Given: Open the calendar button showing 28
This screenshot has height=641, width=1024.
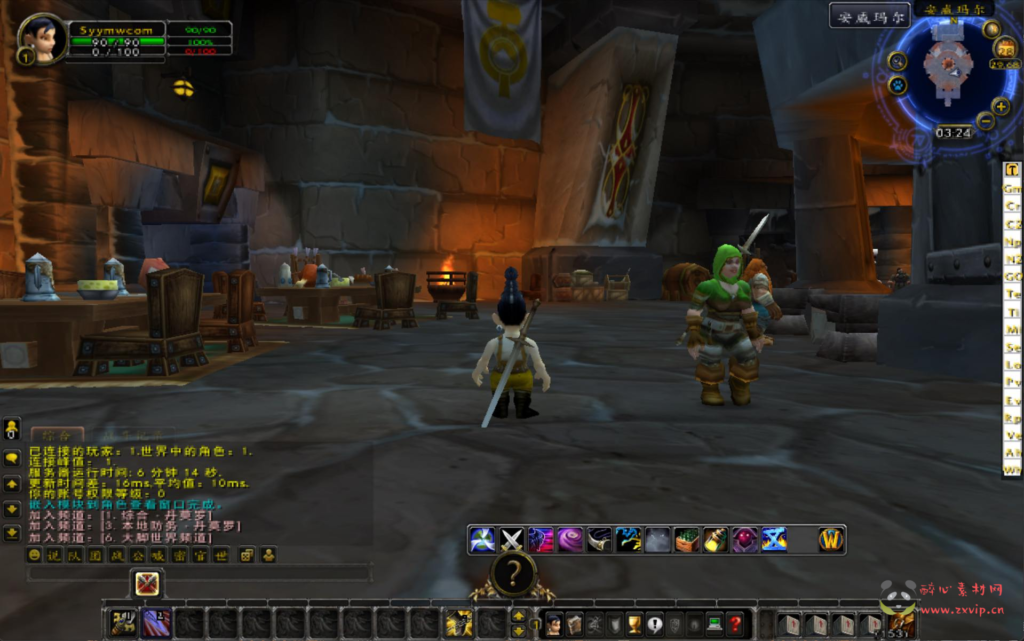Looking at the screenshot, I should (x=1004, y=49).
